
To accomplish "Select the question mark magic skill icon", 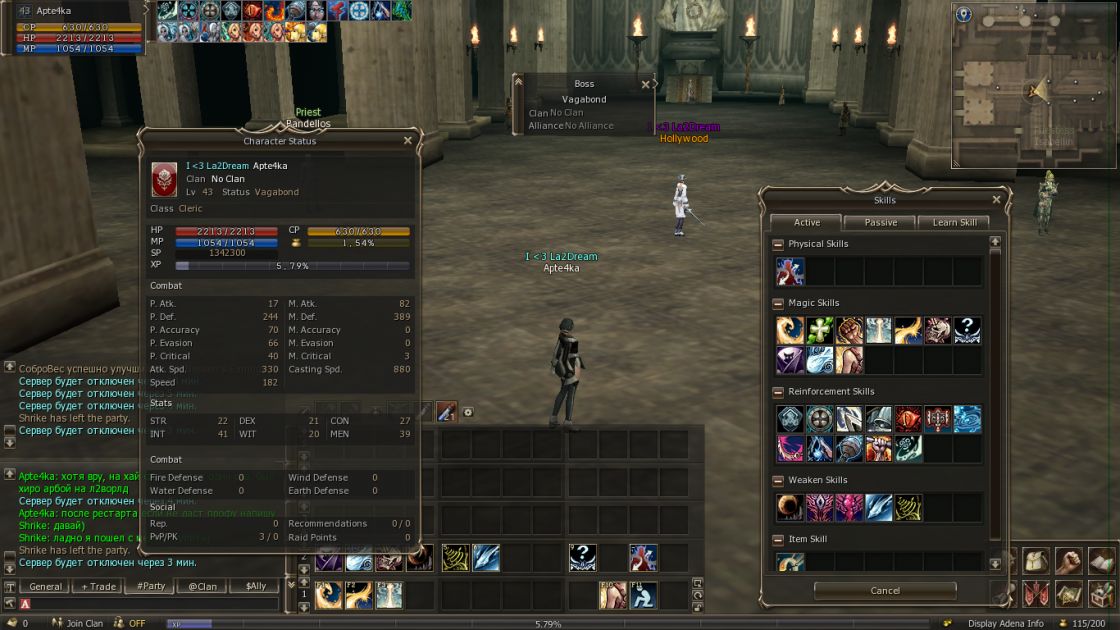I will pos(967,331).
